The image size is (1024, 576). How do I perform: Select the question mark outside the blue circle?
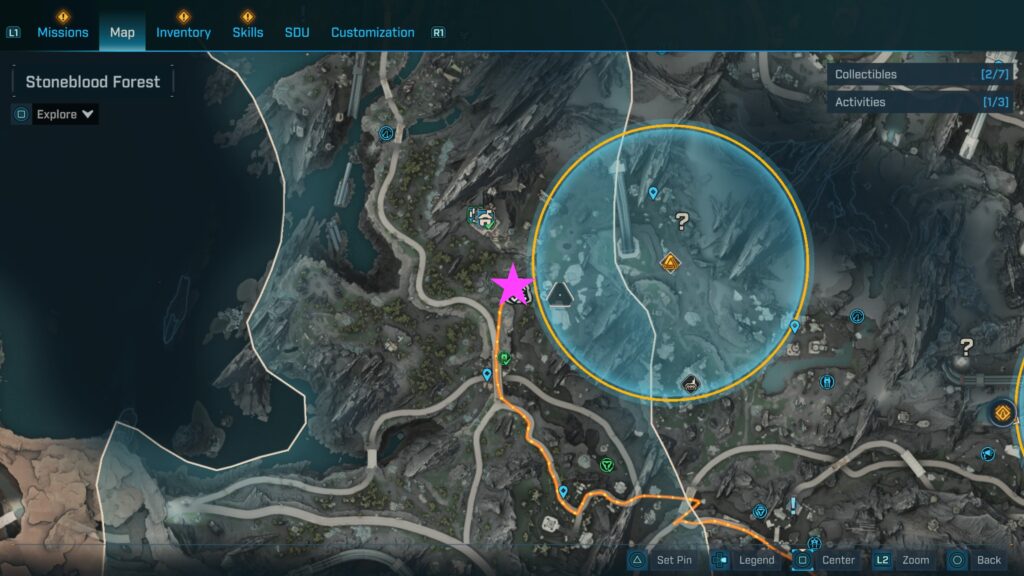tap(966, 347)
